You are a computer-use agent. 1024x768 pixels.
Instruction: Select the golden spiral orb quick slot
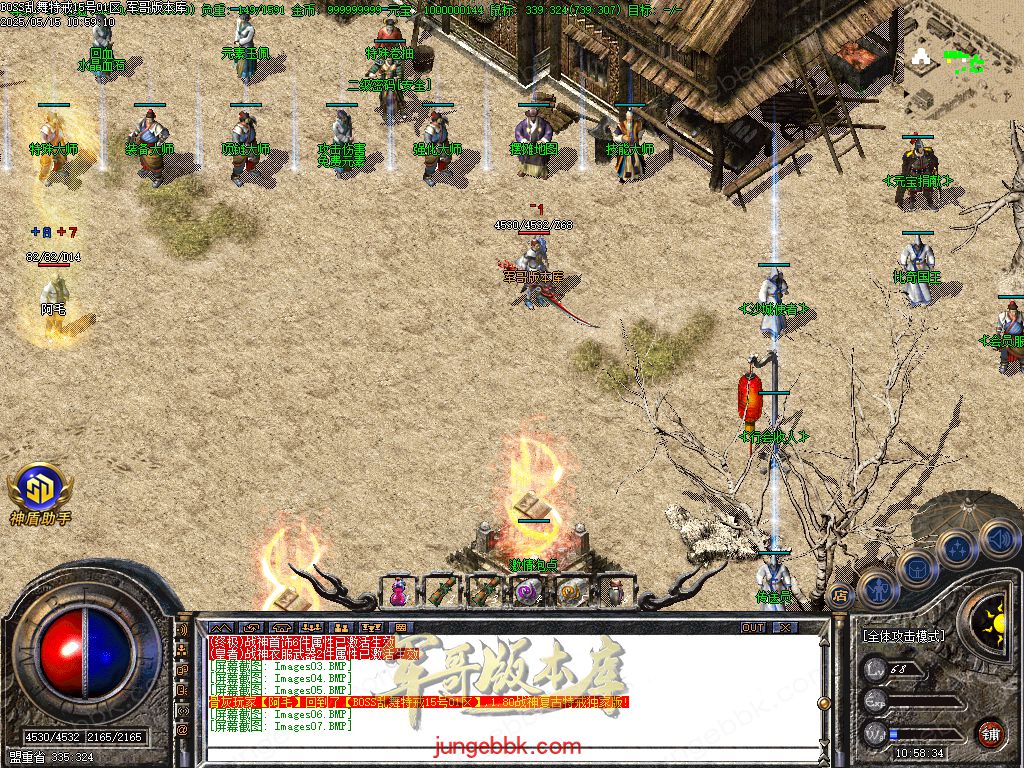[570, 592]
